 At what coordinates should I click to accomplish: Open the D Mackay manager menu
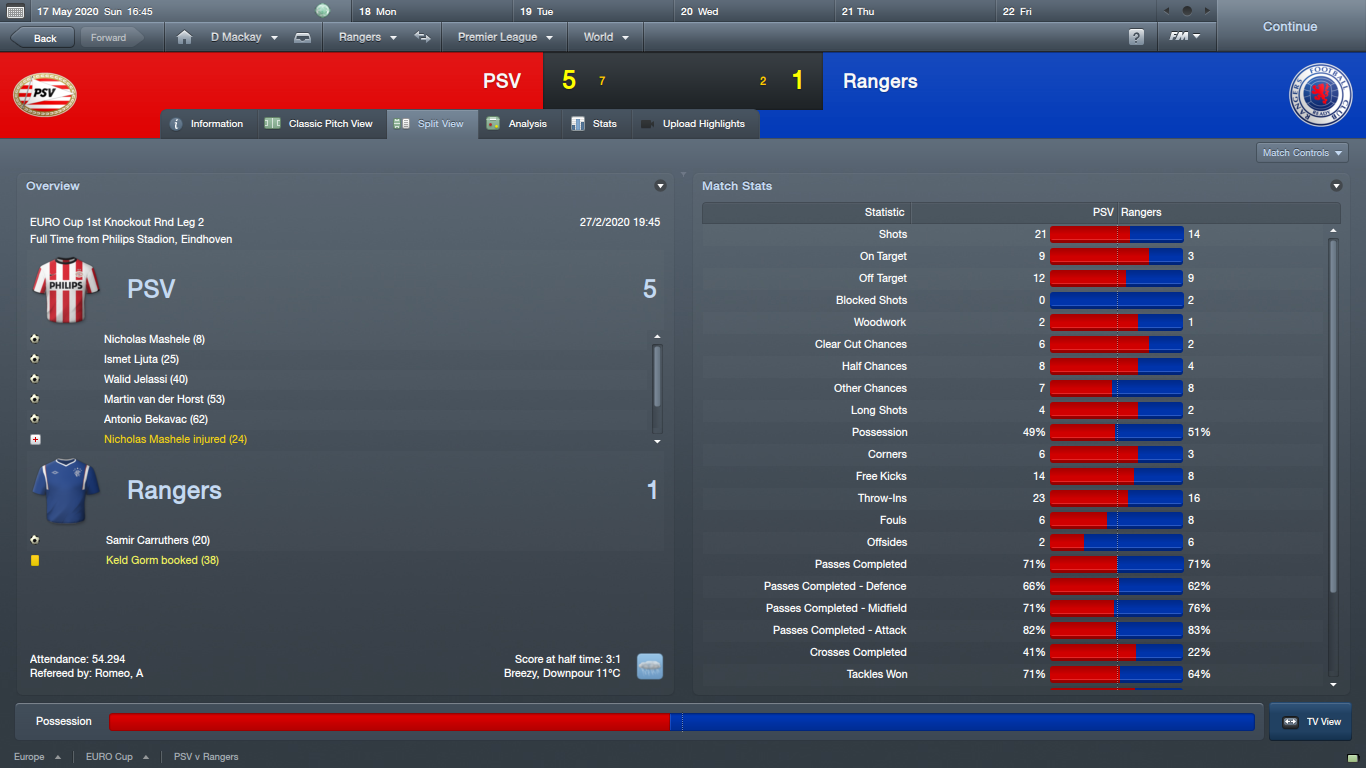click(x=243, y=37)
